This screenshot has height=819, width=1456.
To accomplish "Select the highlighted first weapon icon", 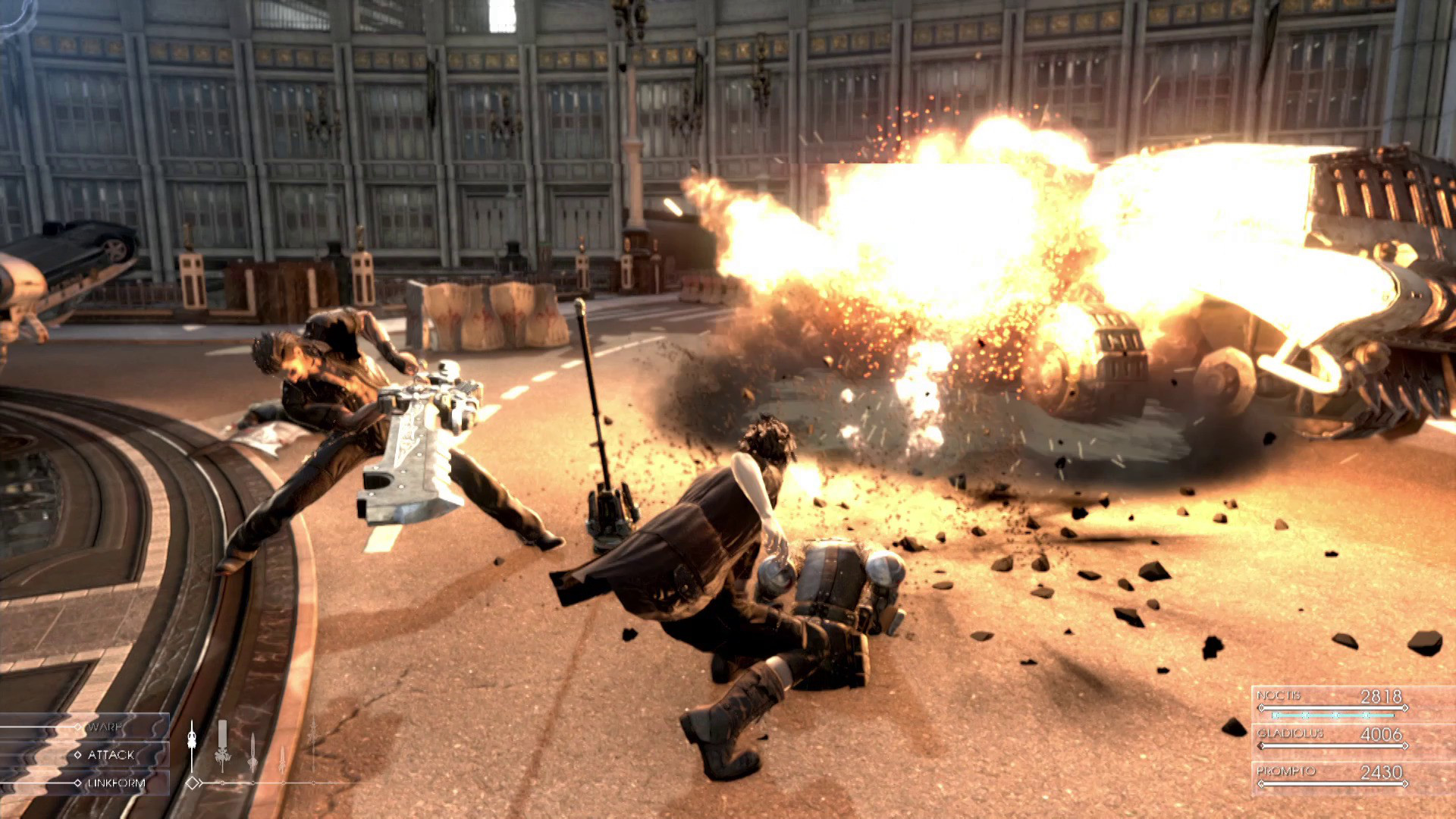I will click(192, 745).
